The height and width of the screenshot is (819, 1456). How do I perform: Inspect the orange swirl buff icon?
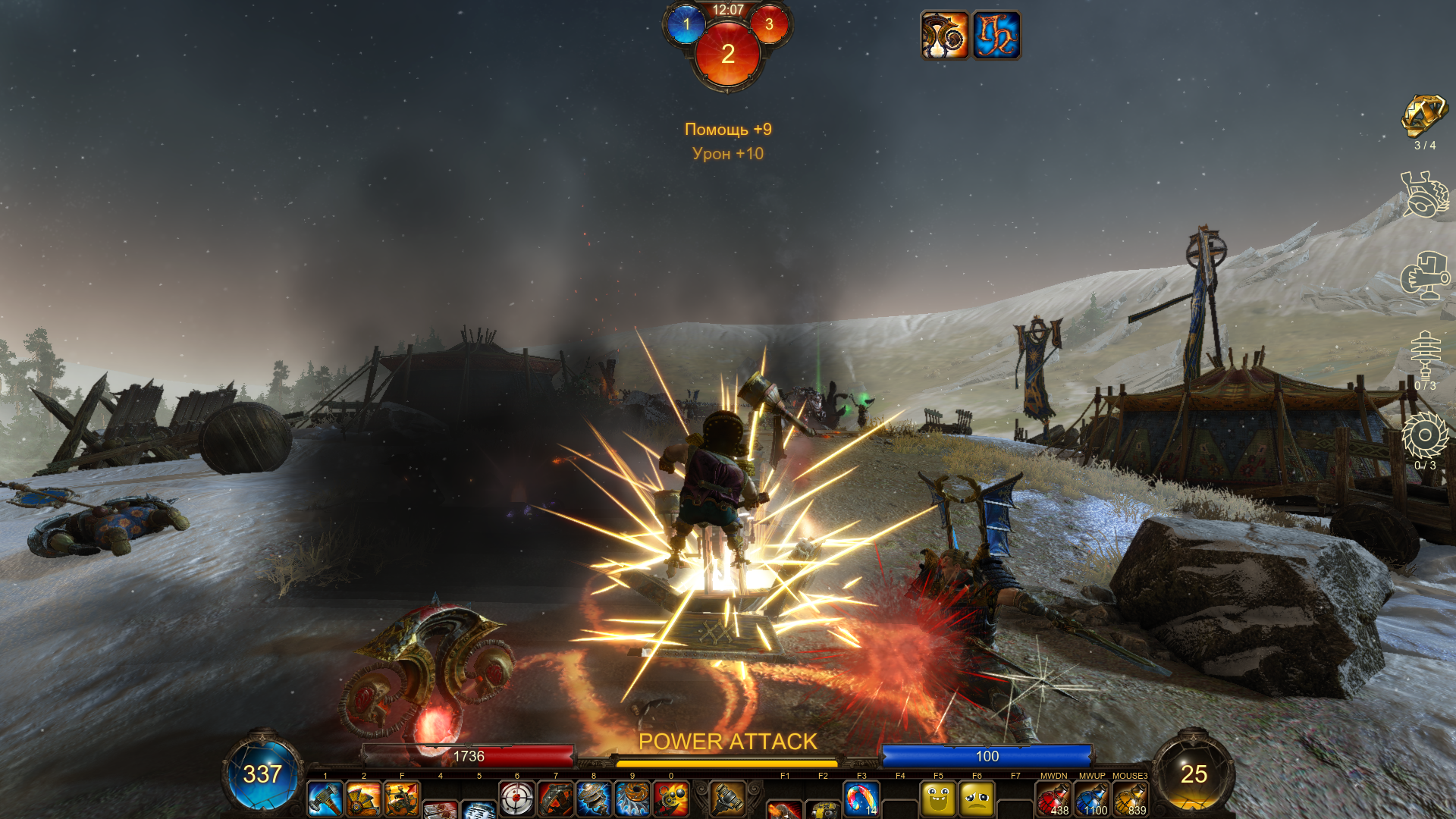click(x=944, y=35)
